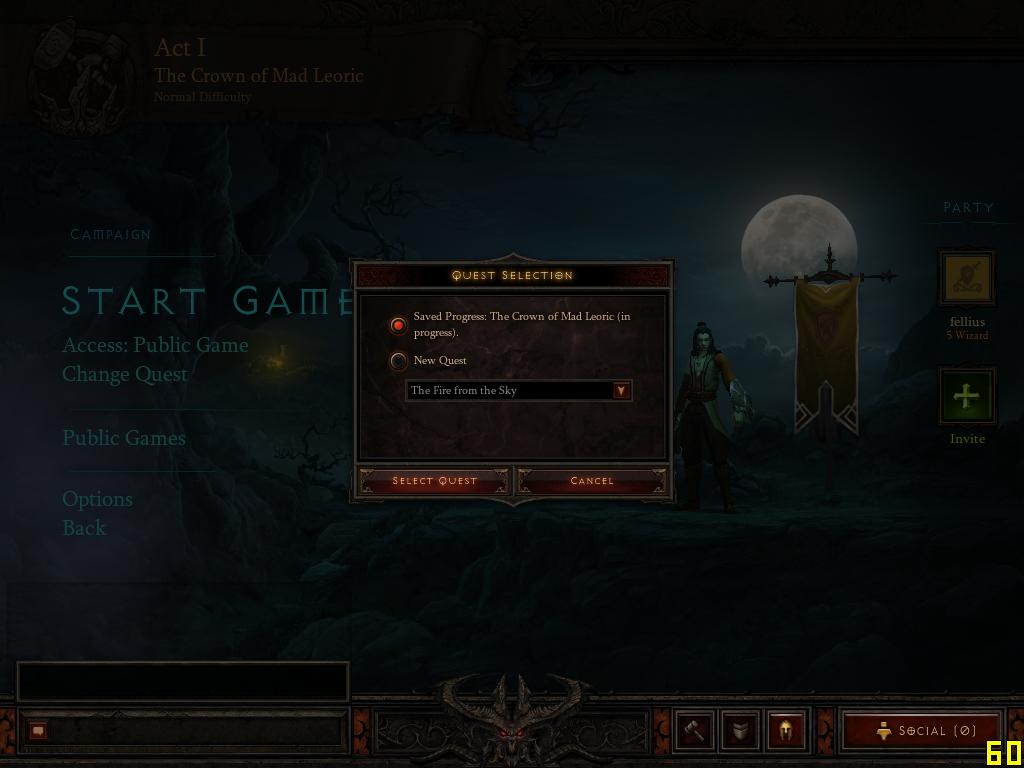Click the hammer icon button
Viewport: 1024px width, 768px height.
tap(694, 731)
